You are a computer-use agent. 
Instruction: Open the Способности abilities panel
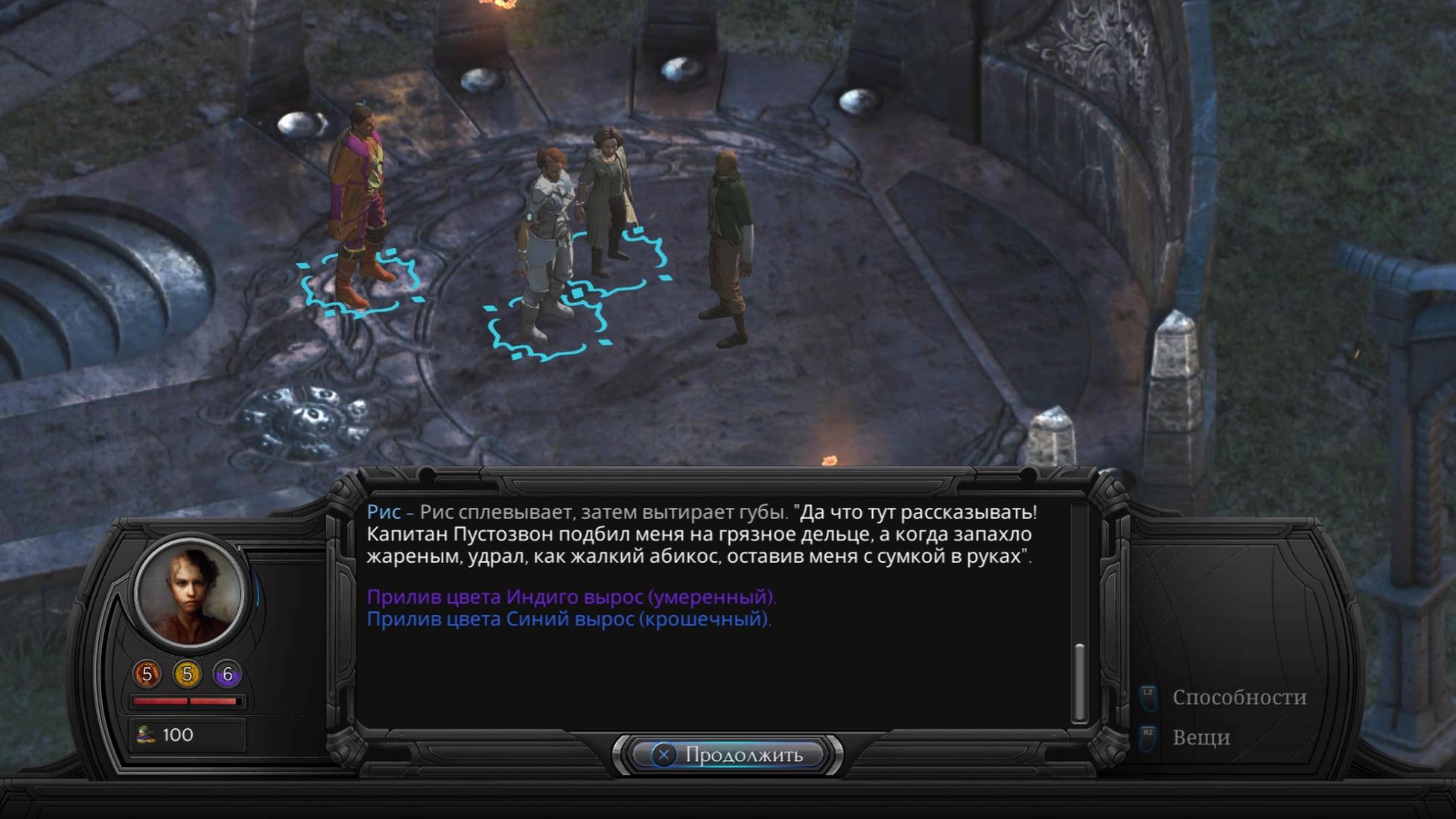pyautogui.click(x=1239, y=698)
